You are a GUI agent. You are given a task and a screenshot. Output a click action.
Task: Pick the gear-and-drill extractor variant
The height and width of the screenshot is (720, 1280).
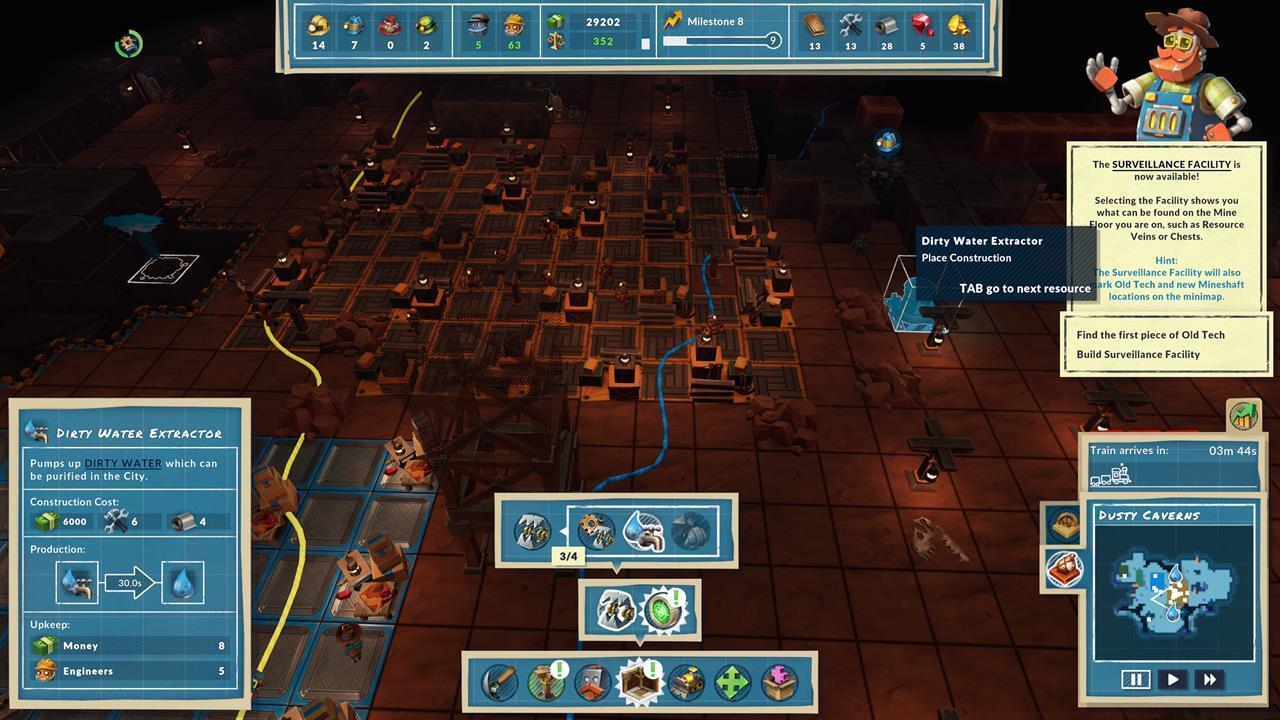point(597,530)
